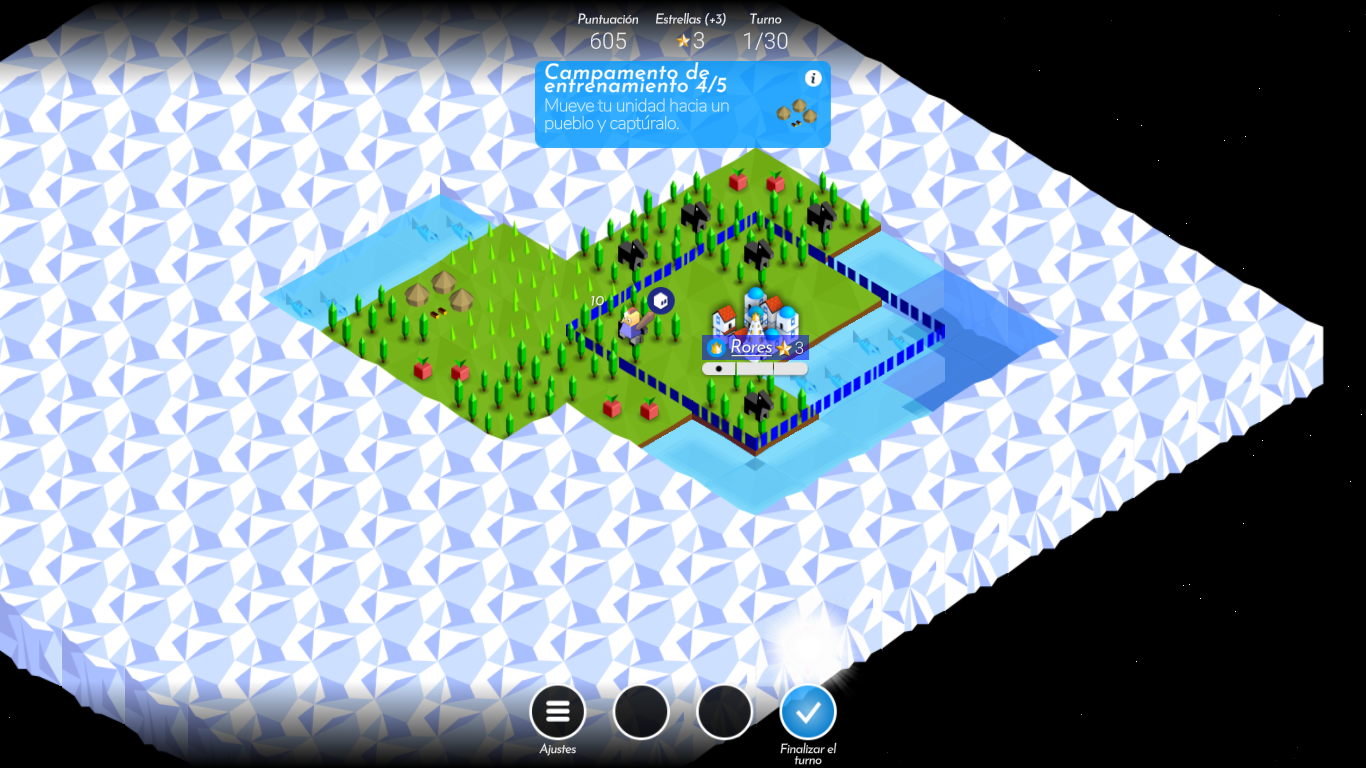The width and height of the screenshot is (1366, 768).
Task: Click the Puntuación score display
Action: [606, 32]
